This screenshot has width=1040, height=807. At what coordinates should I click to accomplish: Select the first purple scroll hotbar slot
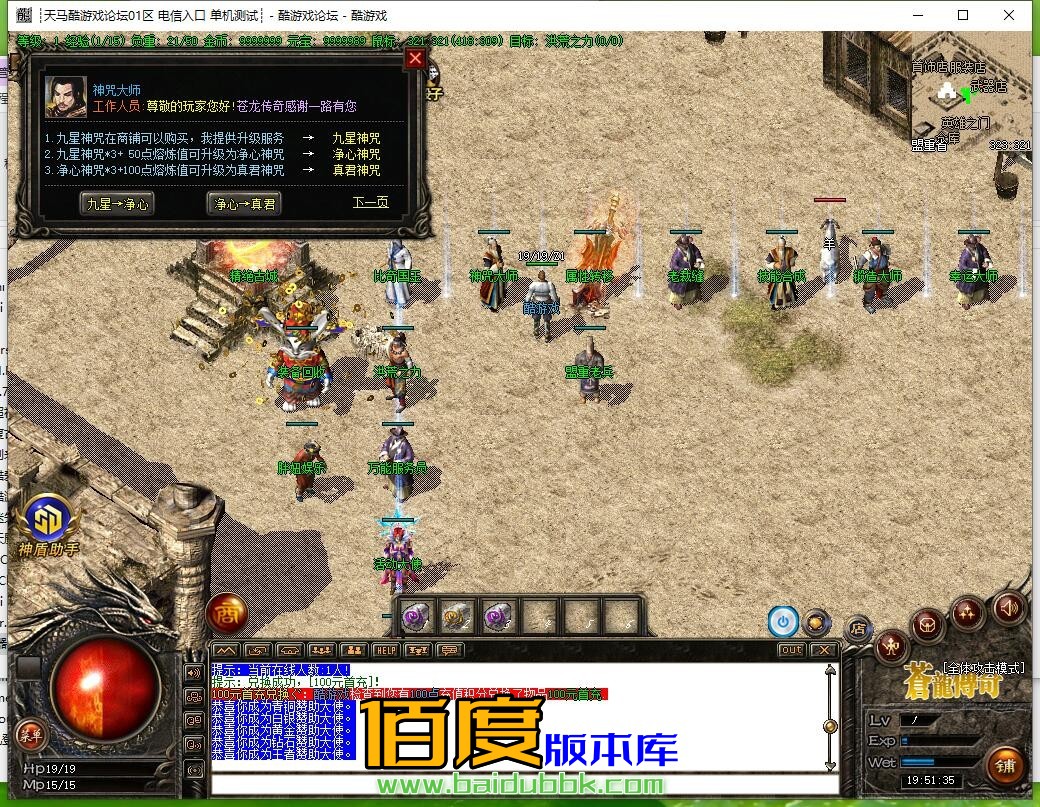pyautogui.click(x=416, y=616)
